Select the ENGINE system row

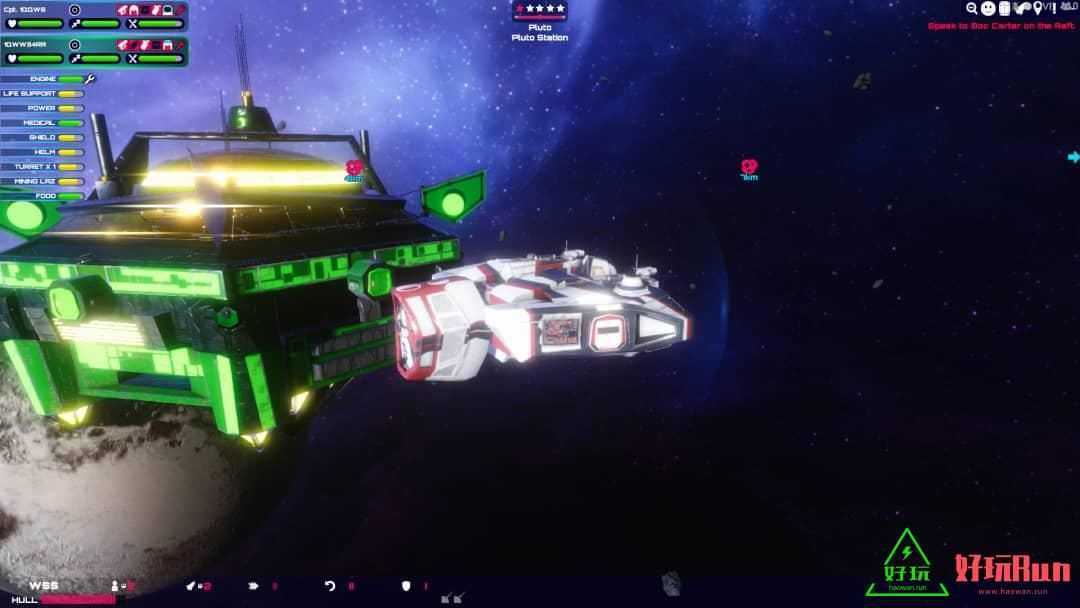(43, 79)
